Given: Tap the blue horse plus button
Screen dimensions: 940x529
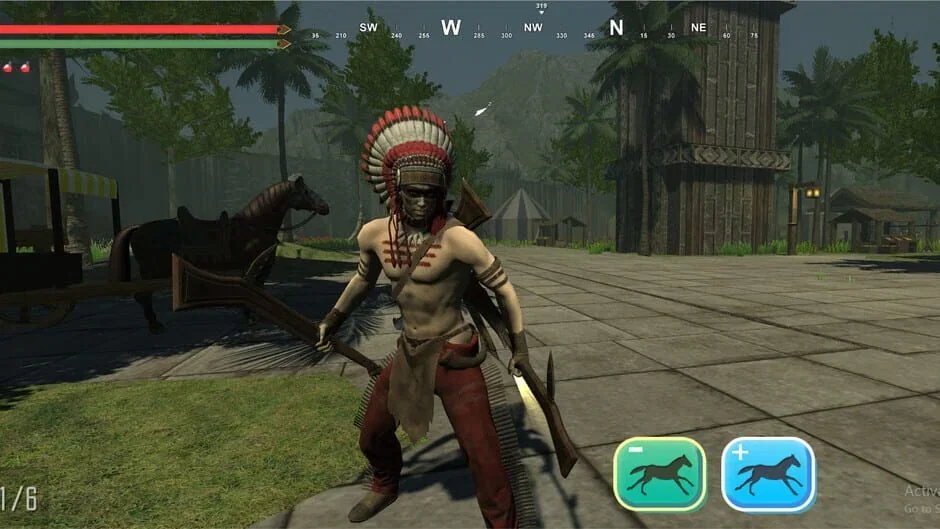Looking at the screenshot, I should (x=768, y=474).
